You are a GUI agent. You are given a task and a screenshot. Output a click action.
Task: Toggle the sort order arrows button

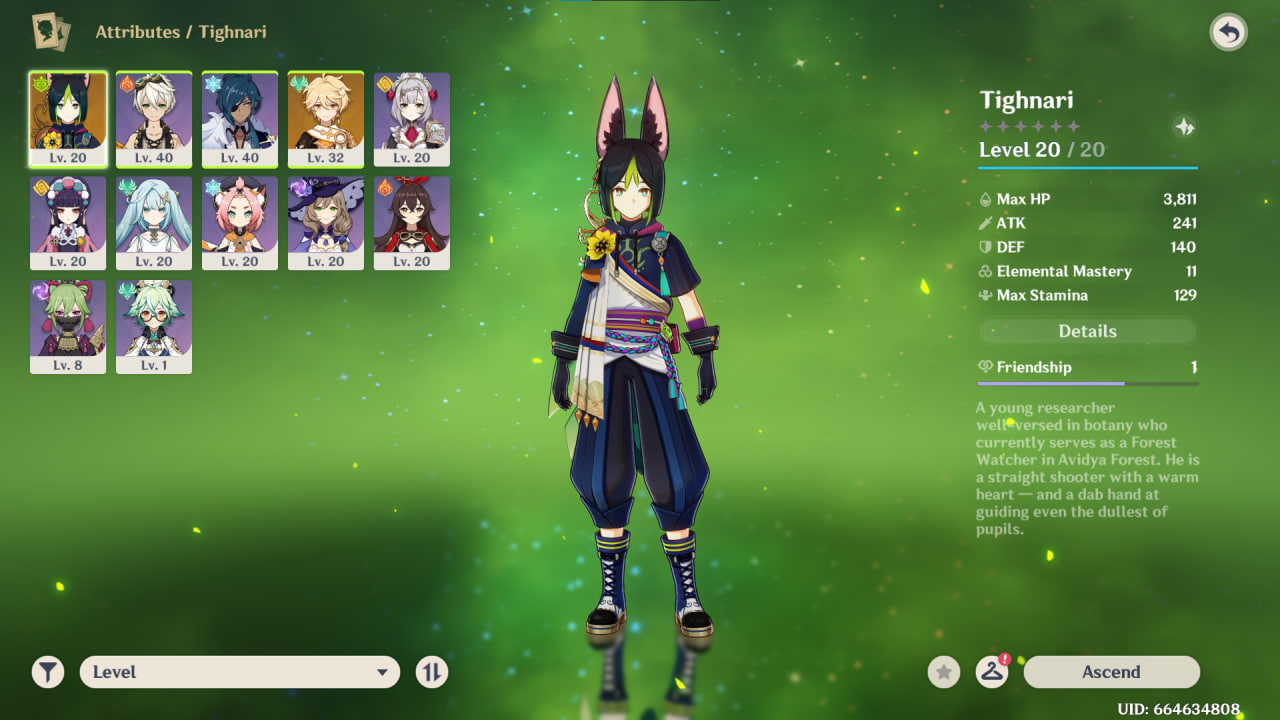coord(432,672)
